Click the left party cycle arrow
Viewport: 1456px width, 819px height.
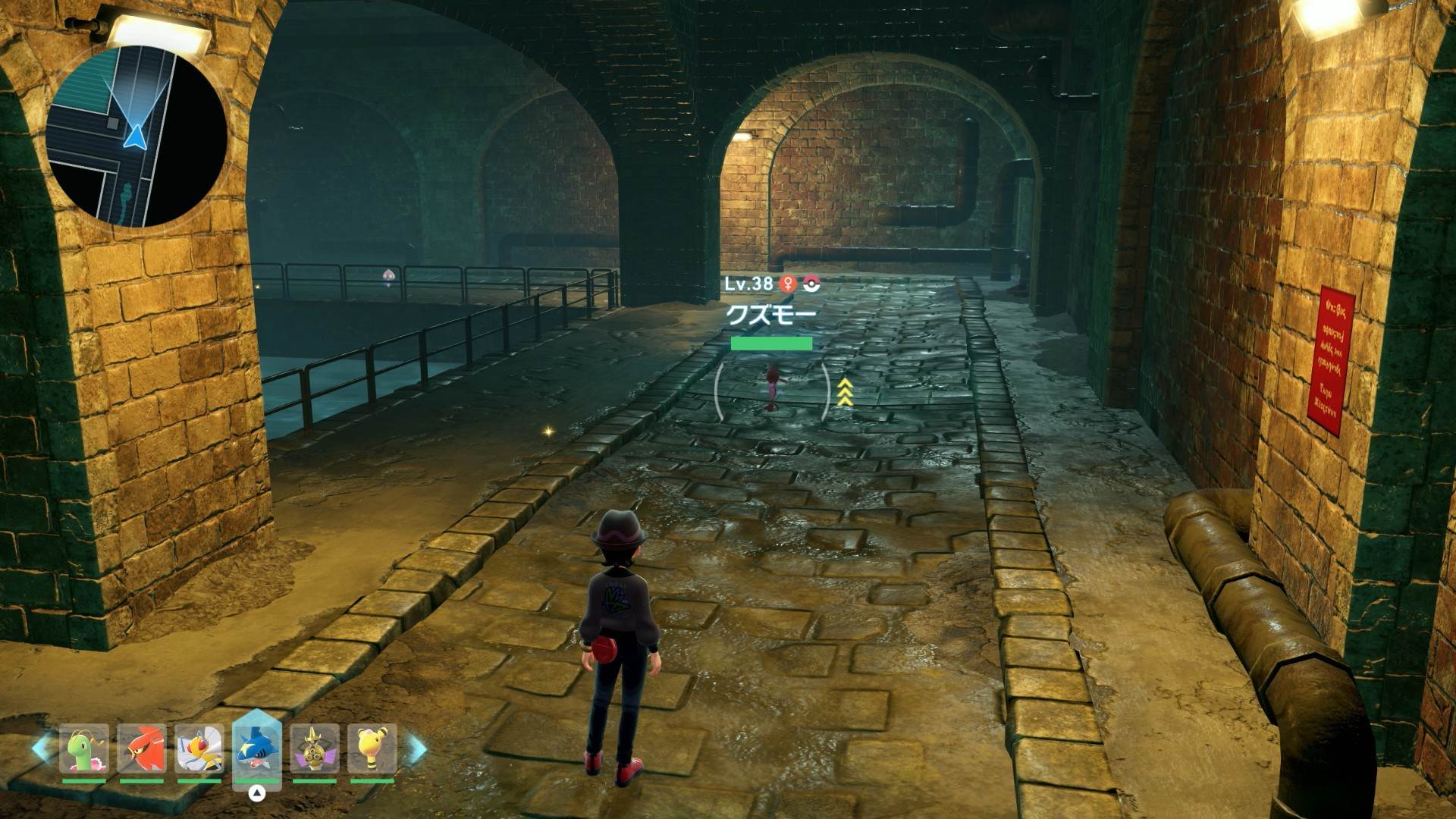point(41,748)
